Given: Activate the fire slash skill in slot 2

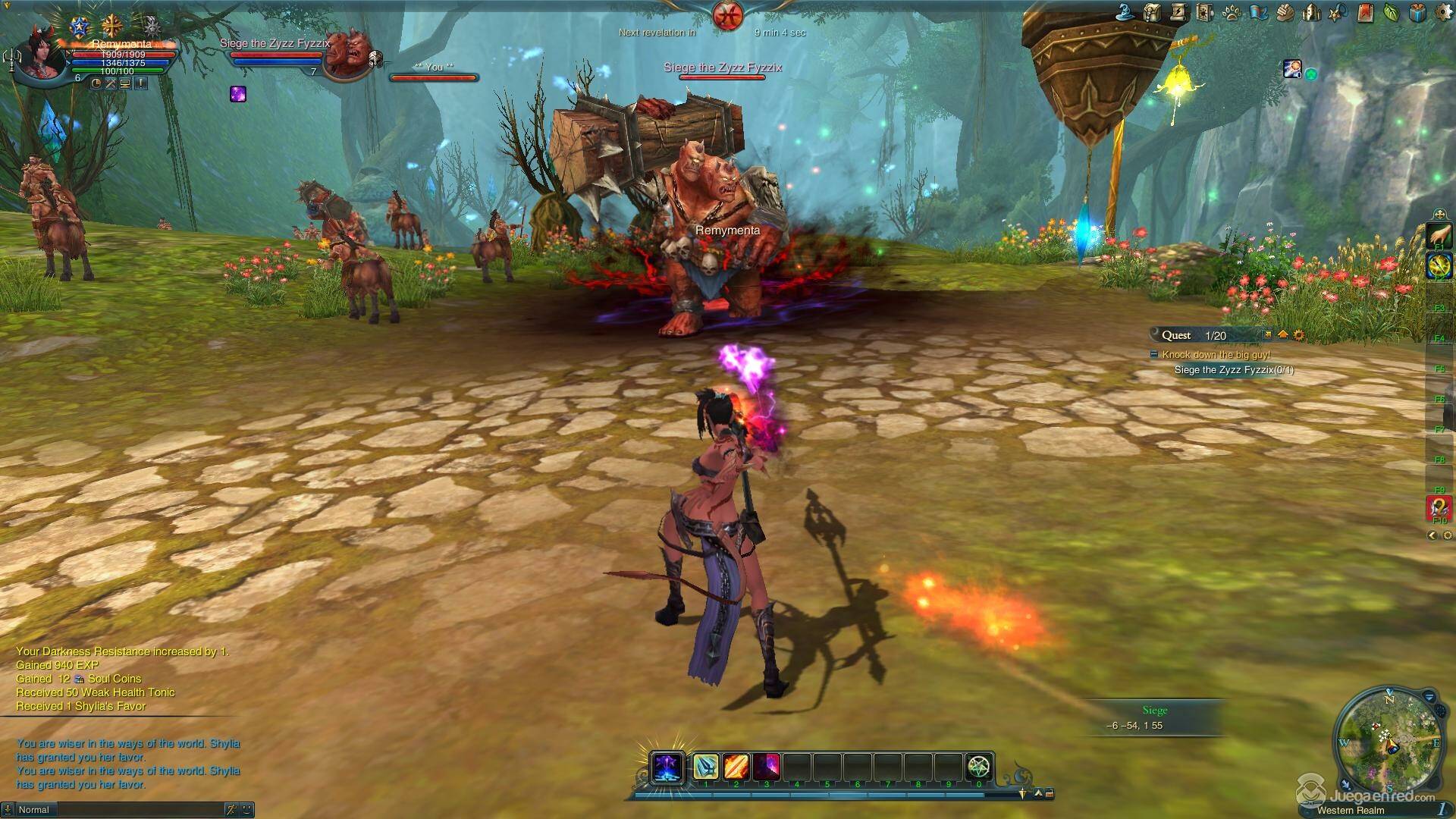Looking at the screenshot, I should (x=736, y=767).
